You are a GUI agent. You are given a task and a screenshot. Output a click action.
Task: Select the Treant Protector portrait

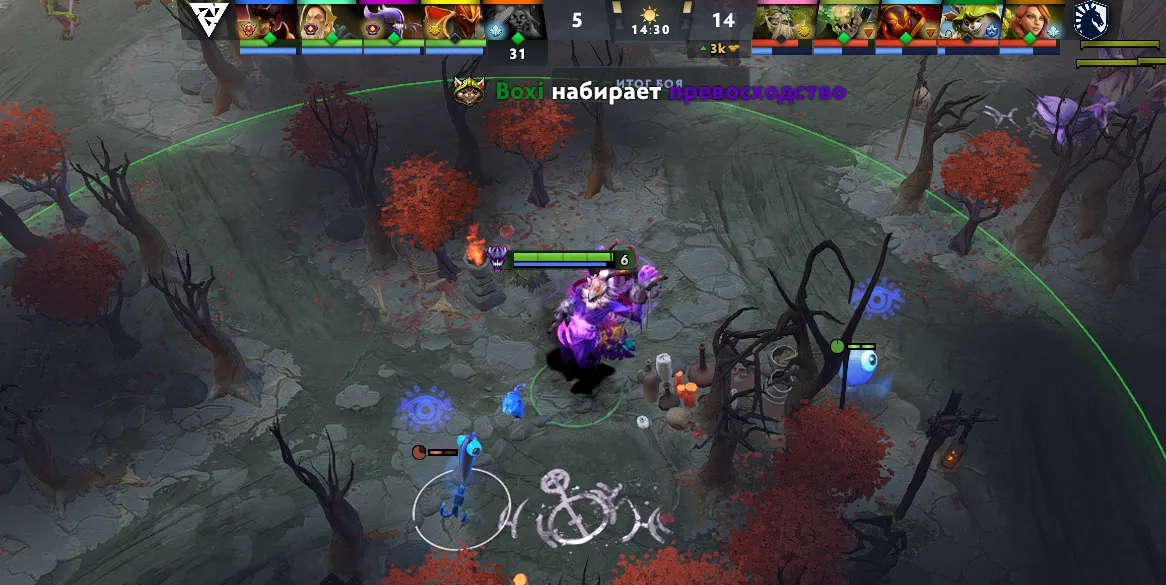784,20
